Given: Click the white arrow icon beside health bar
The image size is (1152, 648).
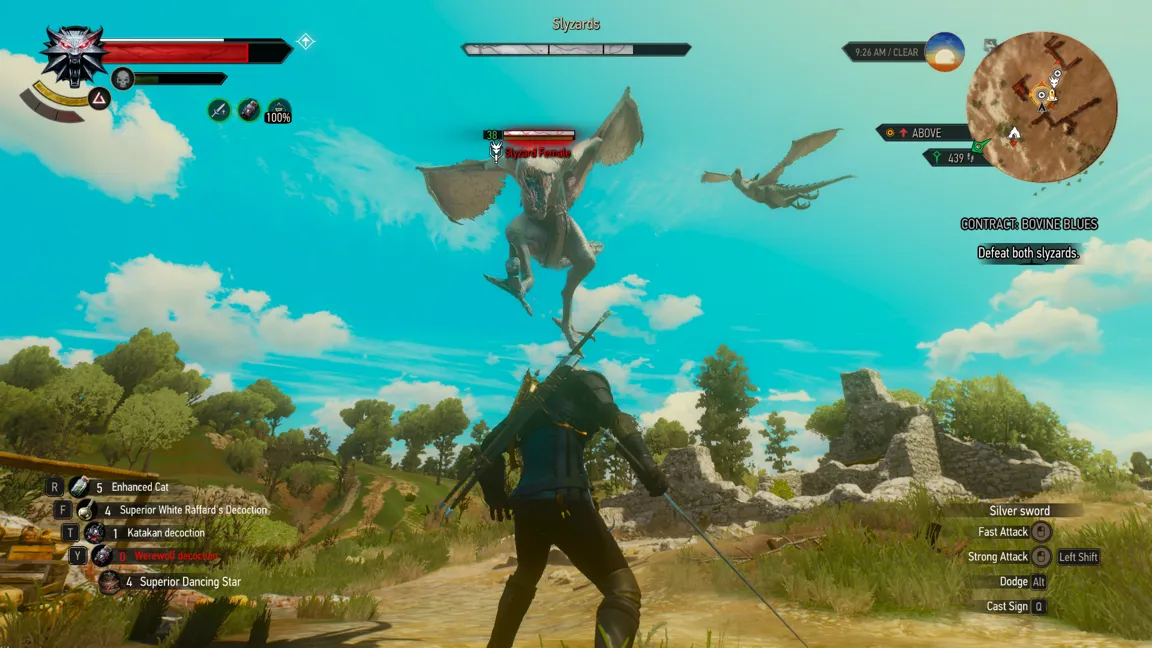Looking at the screenshot, I should click(x=306, y=41).
